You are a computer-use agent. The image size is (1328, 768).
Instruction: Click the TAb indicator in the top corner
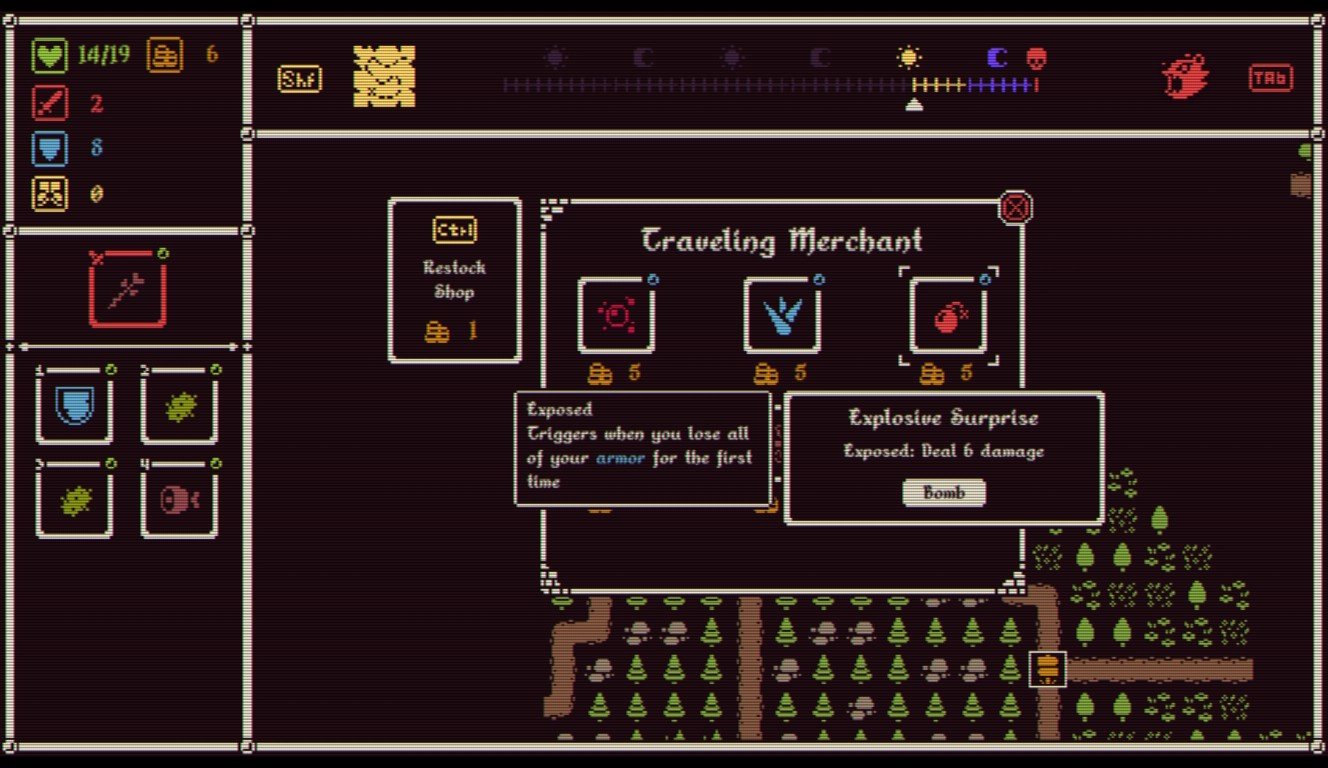(x=1270, y=77)
